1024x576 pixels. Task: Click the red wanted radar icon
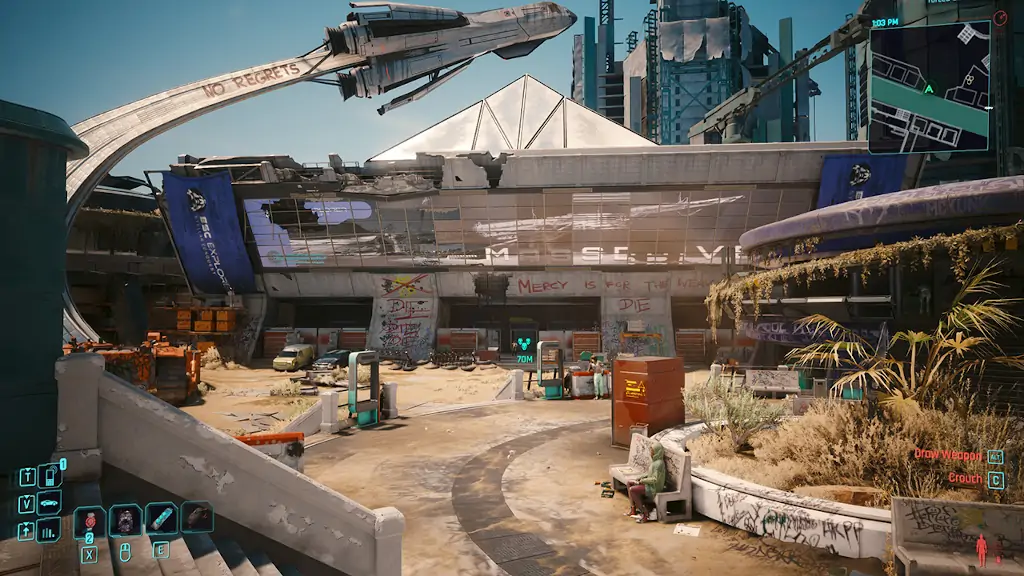(1000, 18)
